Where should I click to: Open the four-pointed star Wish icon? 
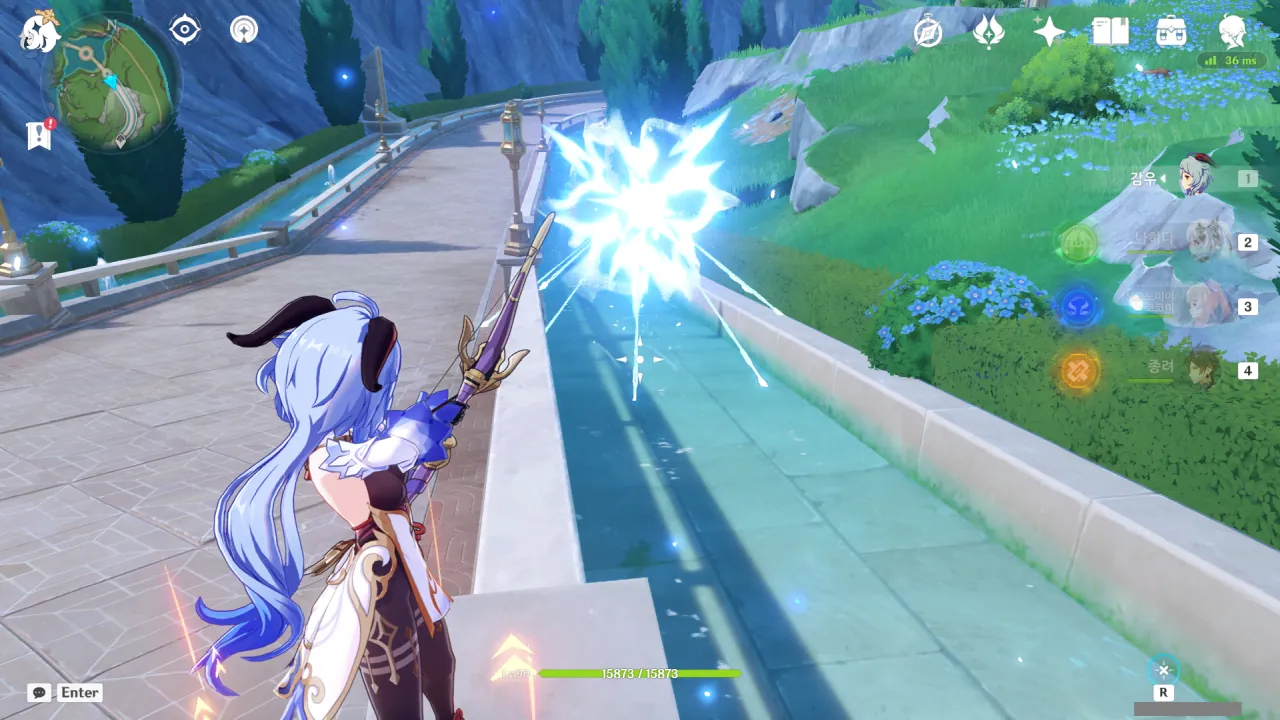pos(1049,33)
